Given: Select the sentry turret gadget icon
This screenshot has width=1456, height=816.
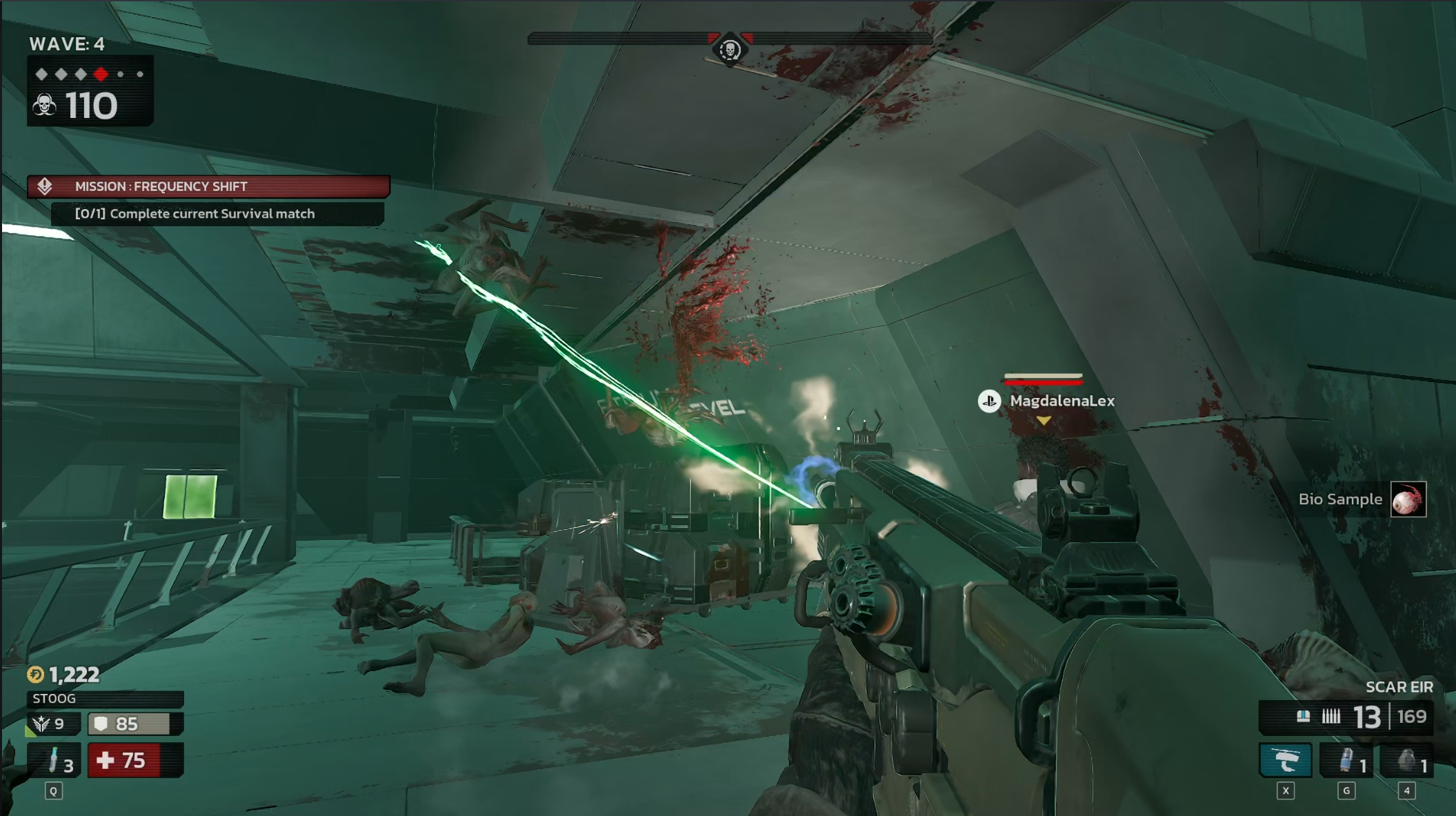Looking at the screenshot, I should [1284, 759].
